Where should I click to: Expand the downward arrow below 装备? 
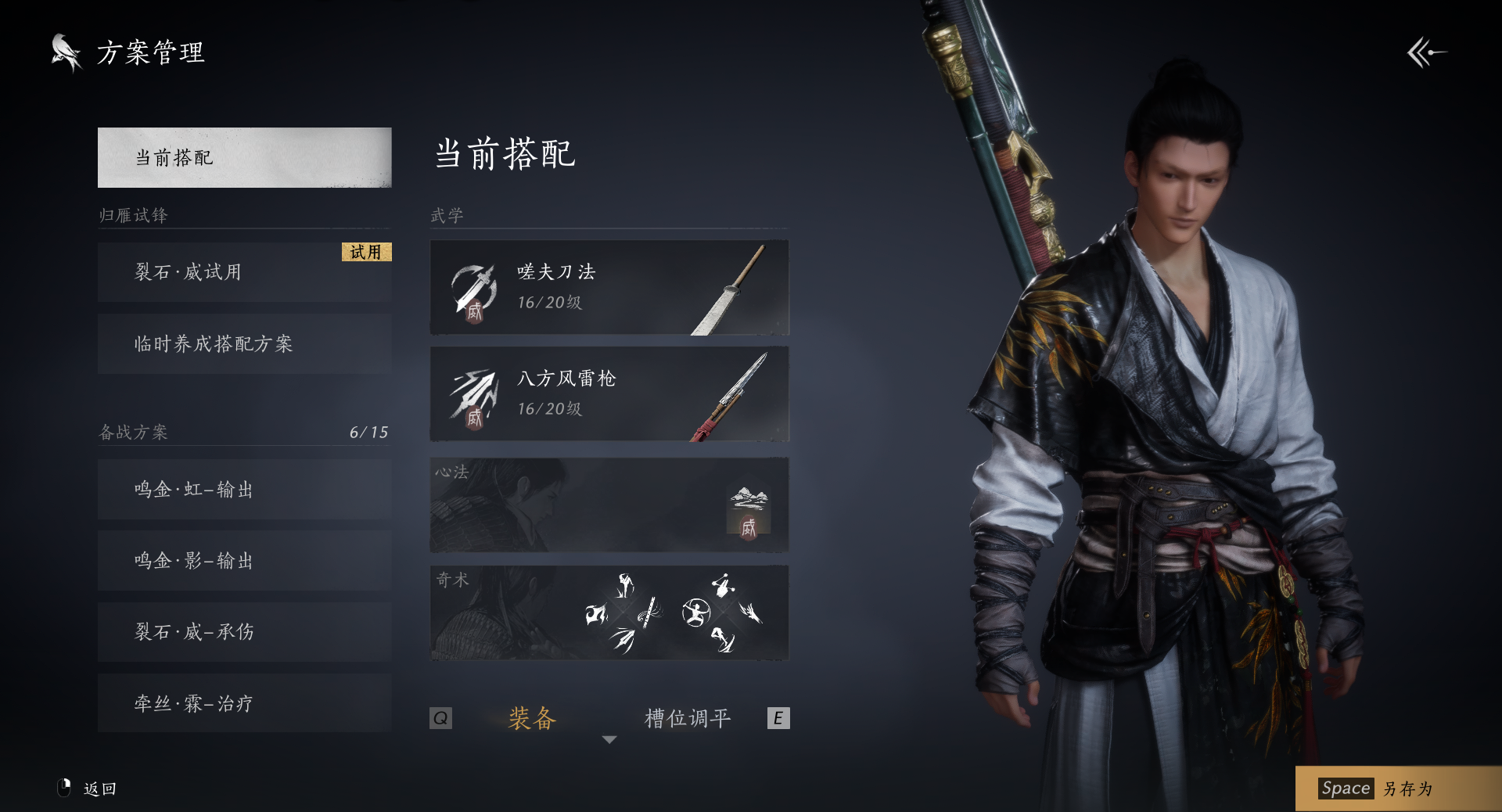coord(609,739)
